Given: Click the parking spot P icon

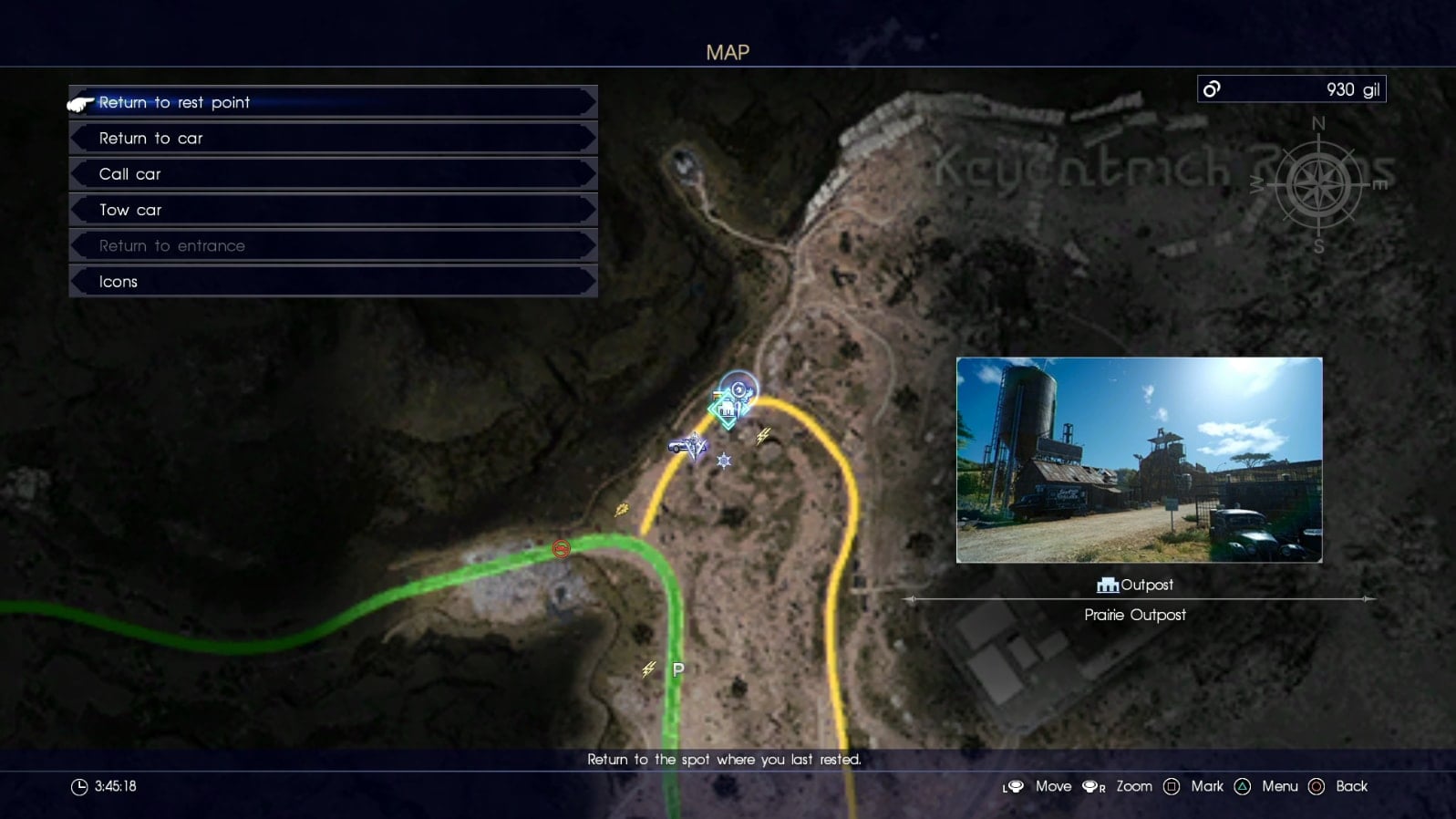Looking at the screenshot, I should (x=677, y=669).
